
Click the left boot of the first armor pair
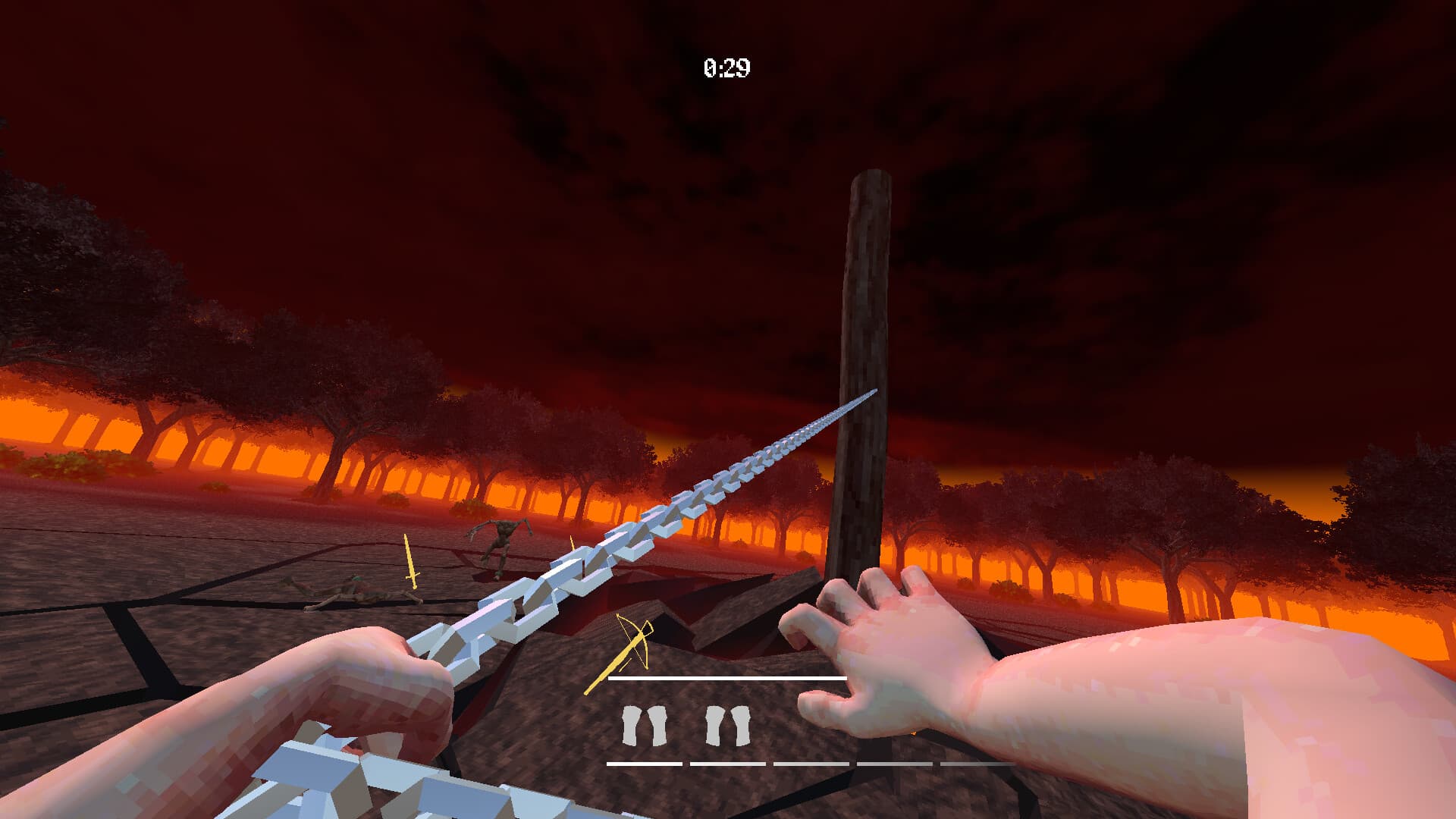click(632, 726)
